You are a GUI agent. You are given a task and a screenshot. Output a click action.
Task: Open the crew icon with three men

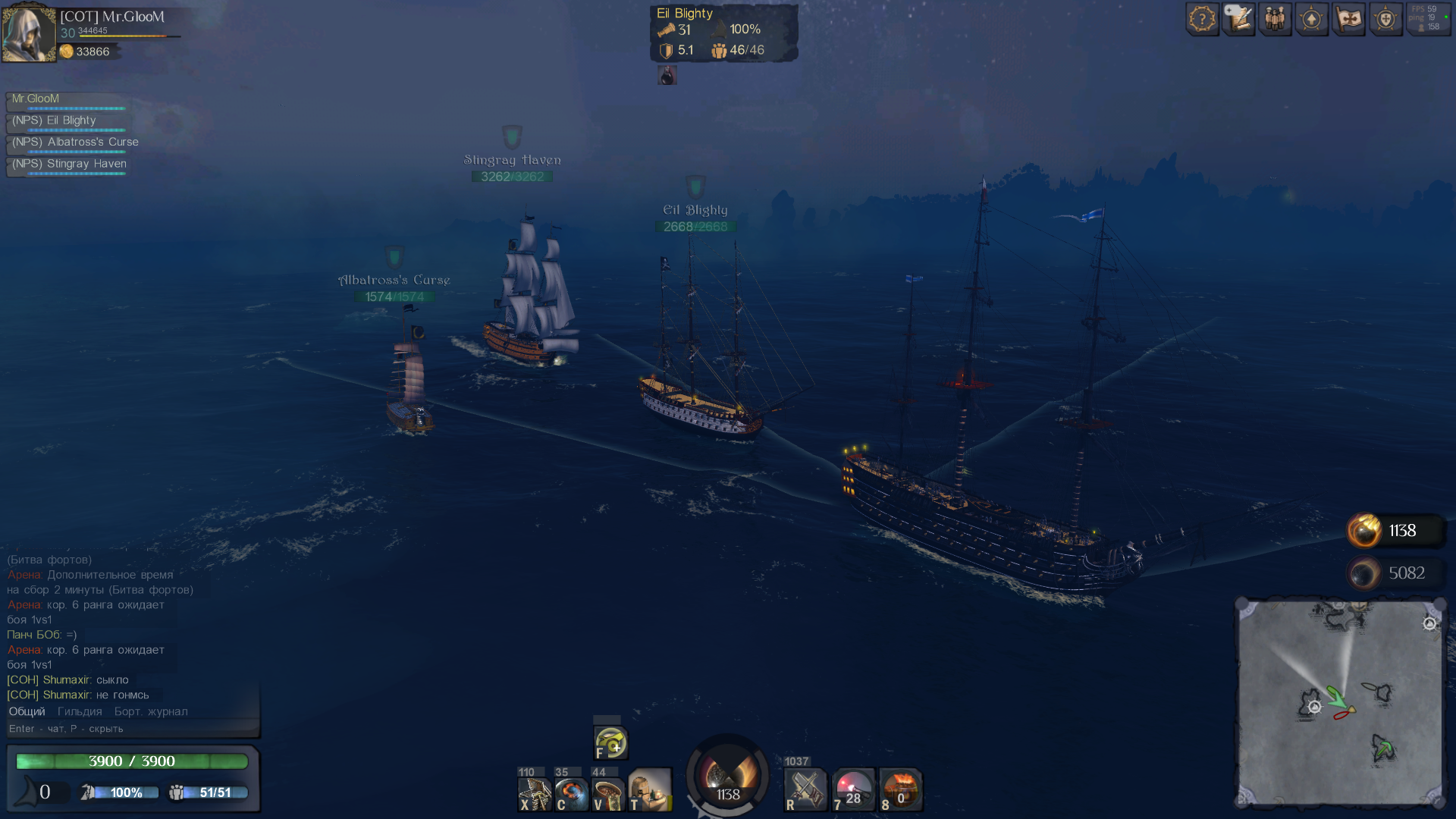point(1275,19)
